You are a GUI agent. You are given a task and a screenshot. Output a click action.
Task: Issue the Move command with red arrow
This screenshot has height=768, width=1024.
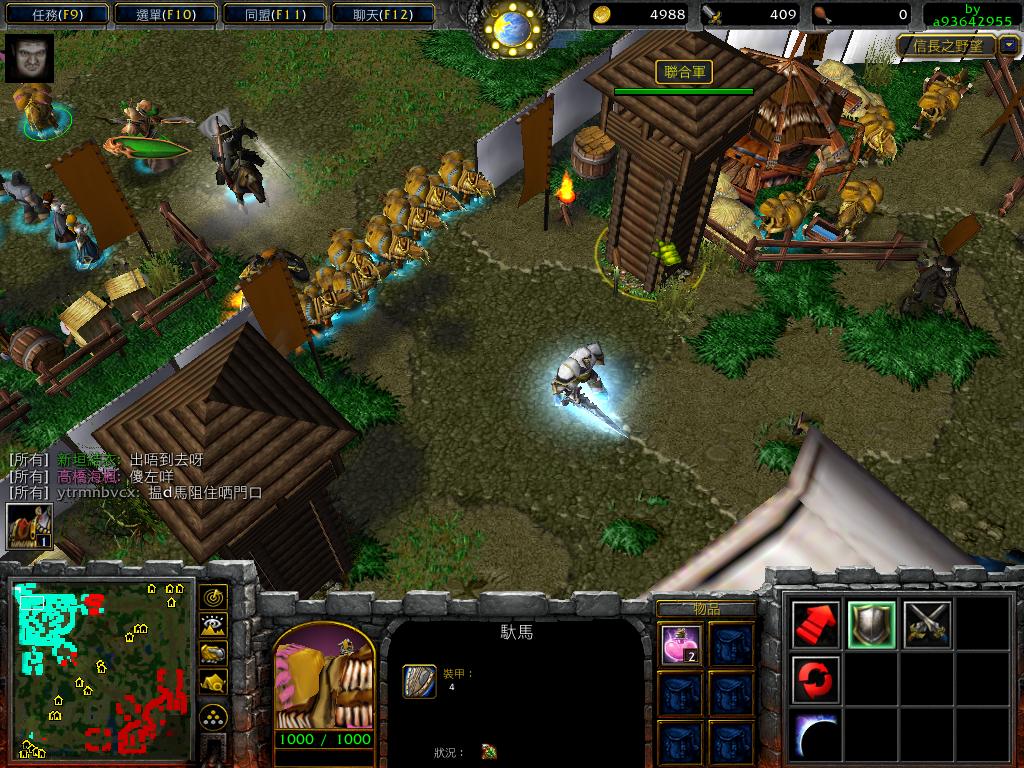coord(816,625)
